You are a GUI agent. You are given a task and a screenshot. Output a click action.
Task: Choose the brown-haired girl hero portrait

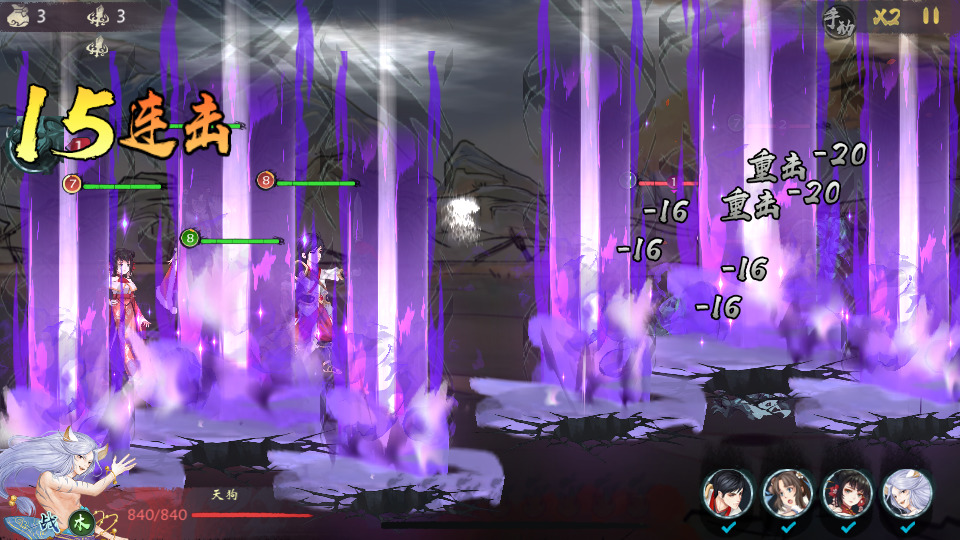[x=787, y=492]
